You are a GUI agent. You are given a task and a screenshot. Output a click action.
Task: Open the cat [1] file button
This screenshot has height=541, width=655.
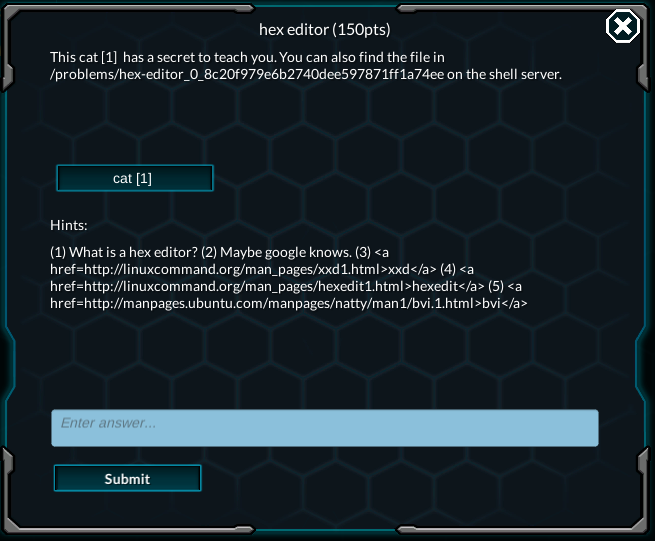tap(134, 178)
